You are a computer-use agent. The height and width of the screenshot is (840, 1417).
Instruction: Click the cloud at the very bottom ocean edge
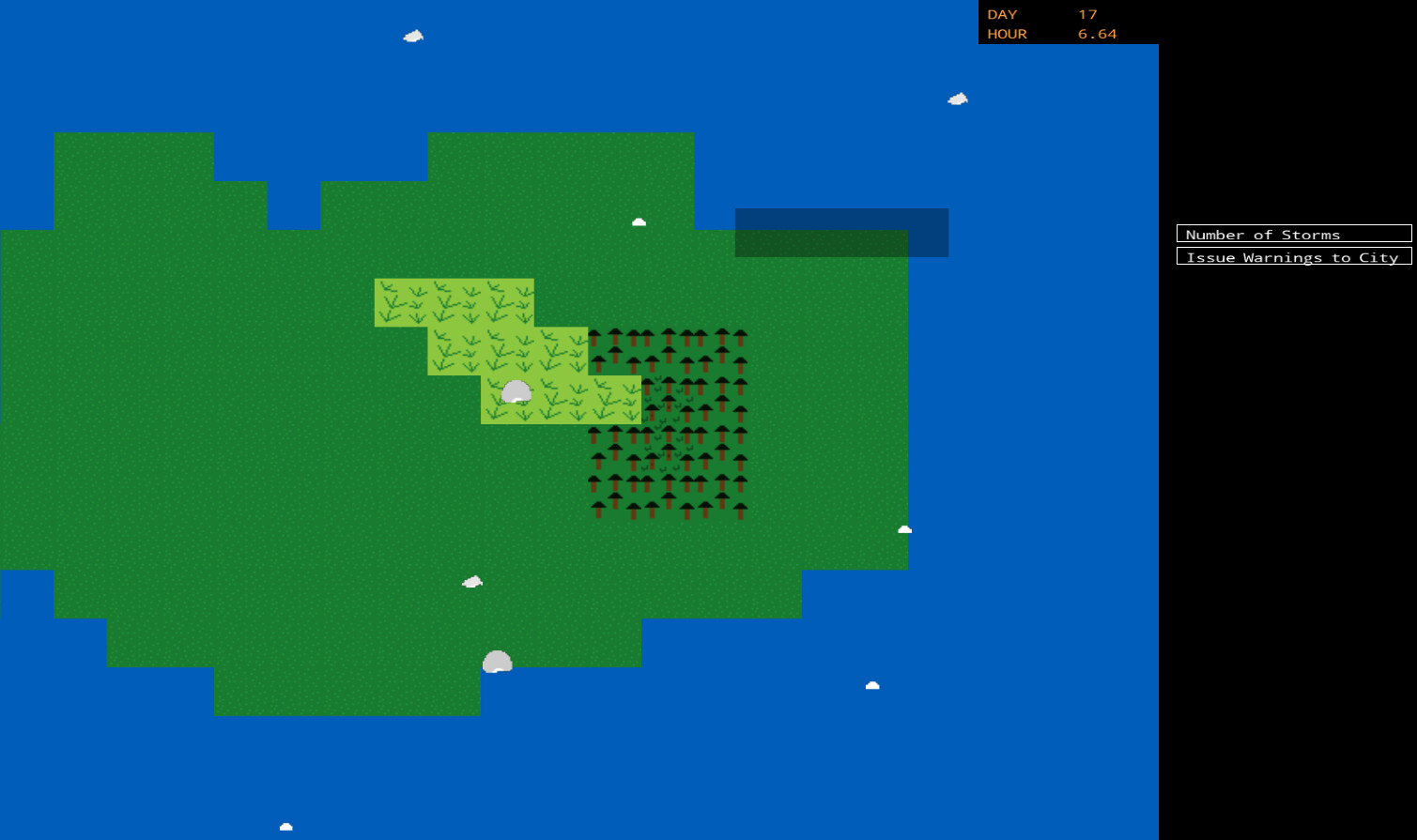tap(285, 826)
